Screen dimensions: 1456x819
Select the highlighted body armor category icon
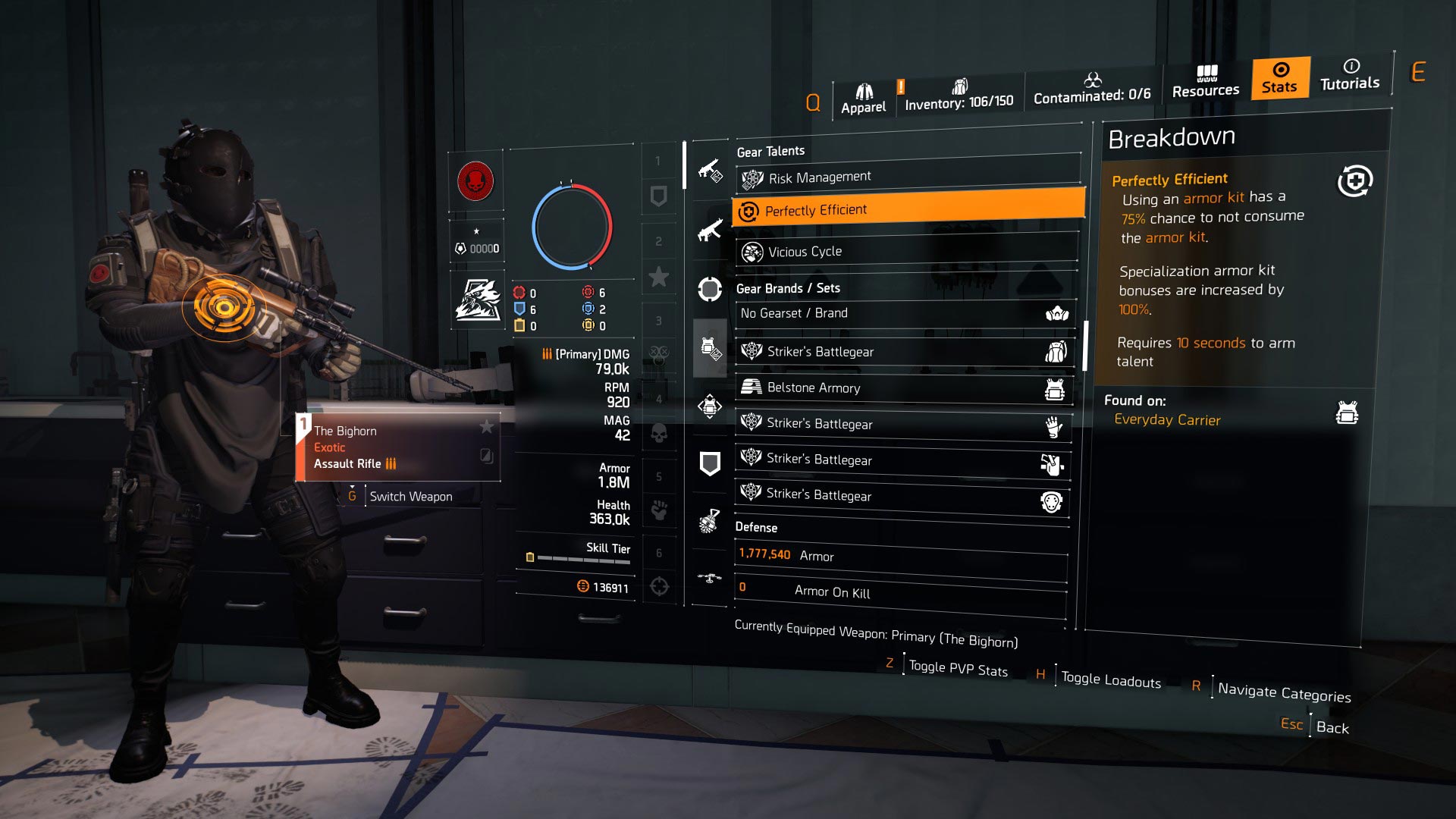709,347
